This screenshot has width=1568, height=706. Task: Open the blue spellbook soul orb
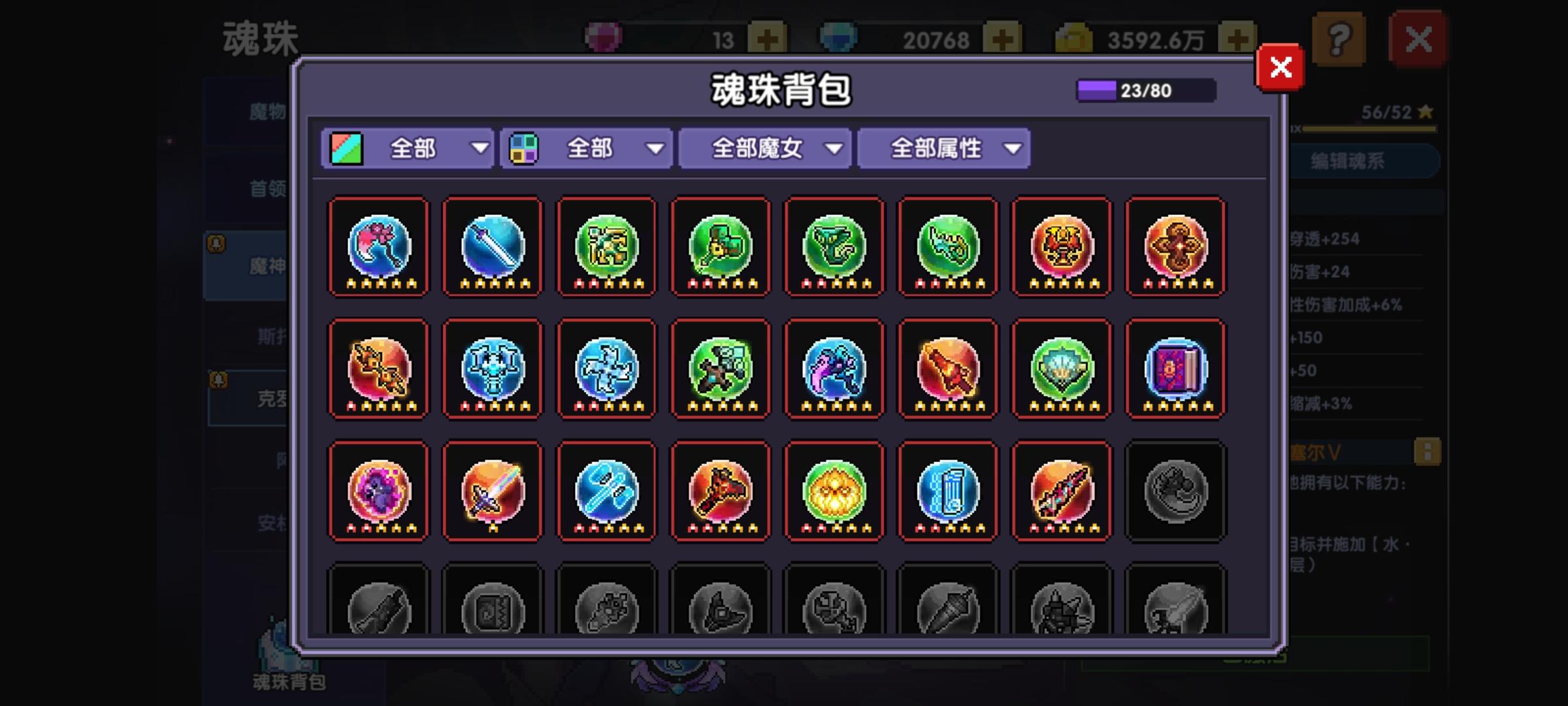point(1175,369)
